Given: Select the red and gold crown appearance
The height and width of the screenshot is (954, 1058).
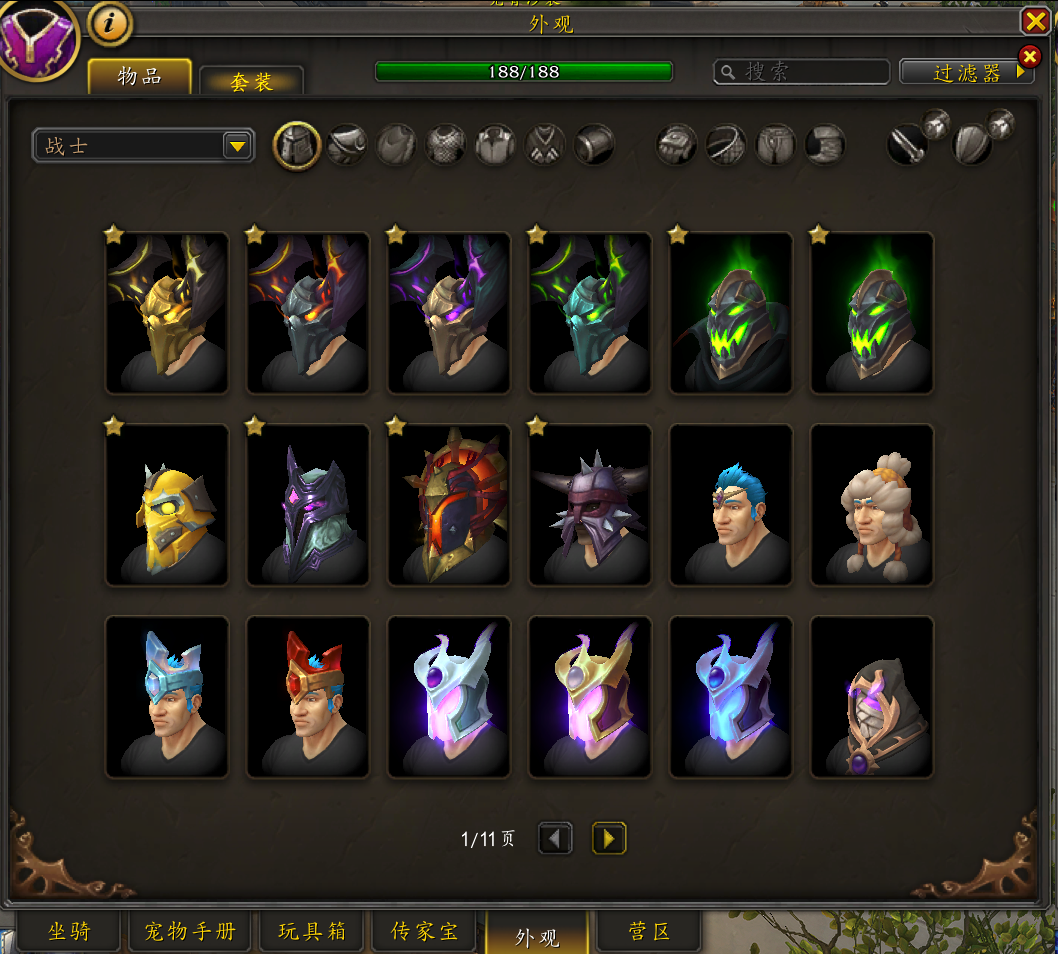Looking at the screenshot, I should (308, 697).
